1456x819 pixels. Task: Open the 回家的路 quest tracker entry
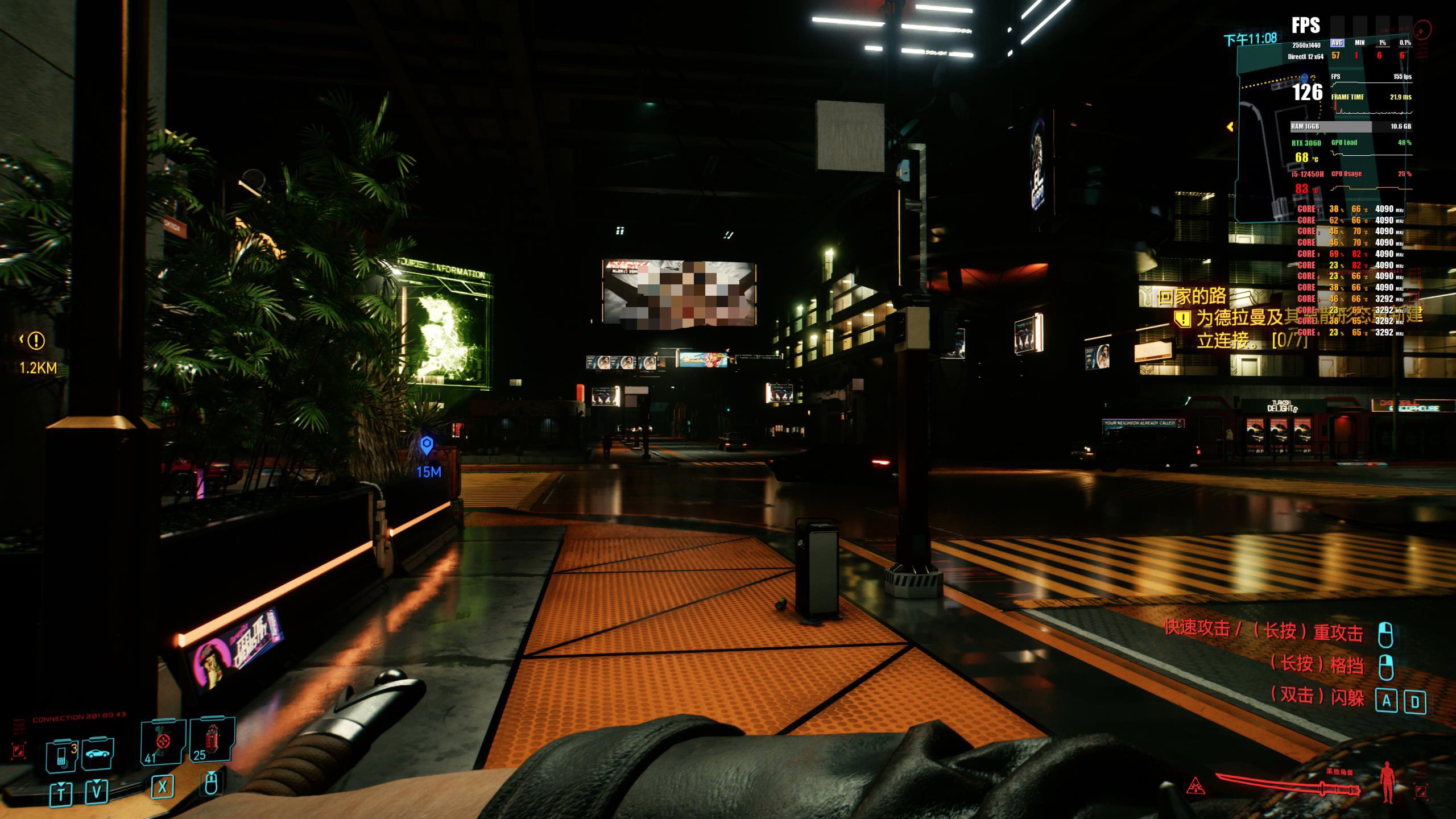coord(1192,297)
